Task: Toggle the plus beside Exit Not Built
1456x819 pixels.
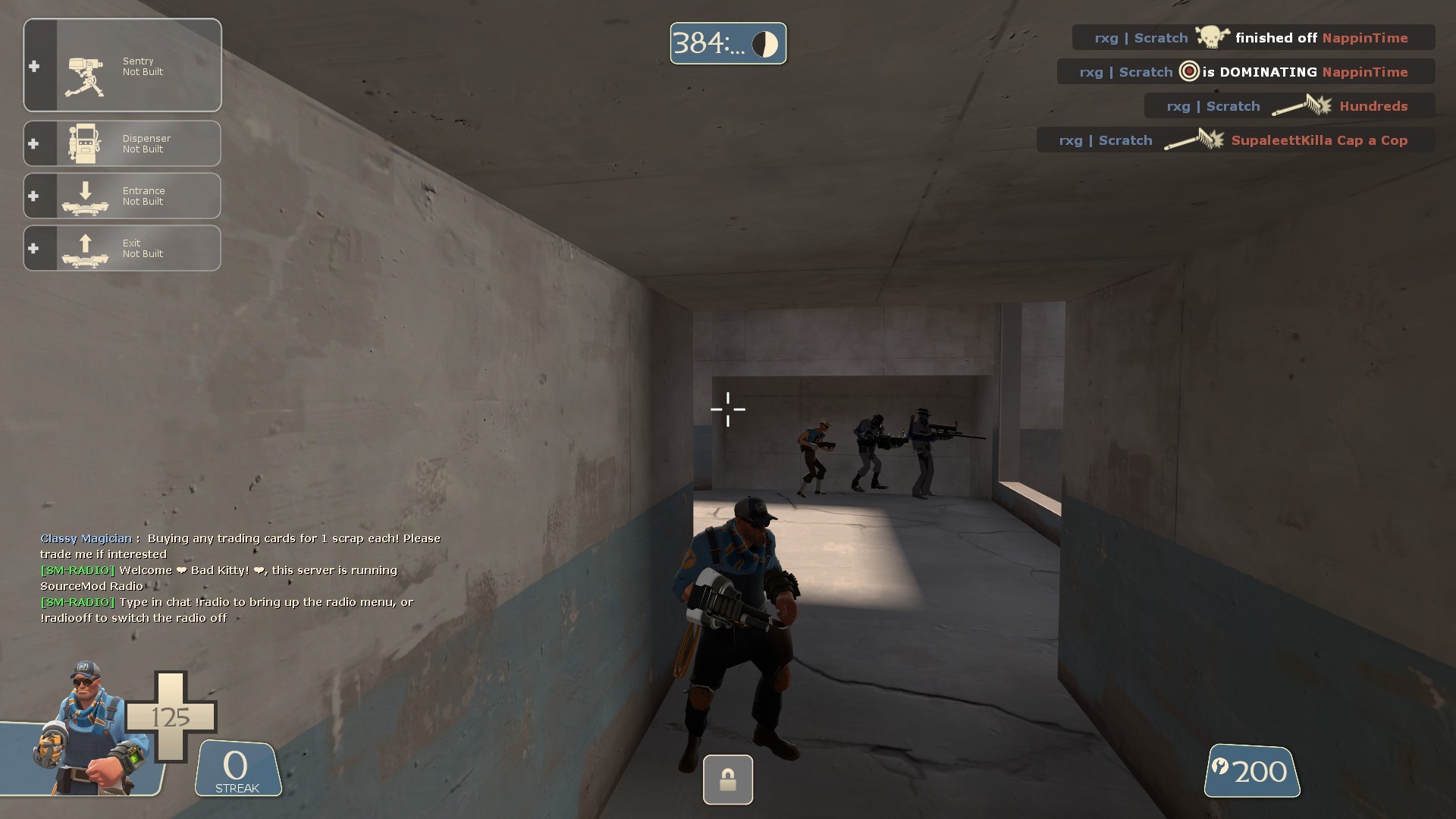Action: pyautogui.click(x=33, y=248)
